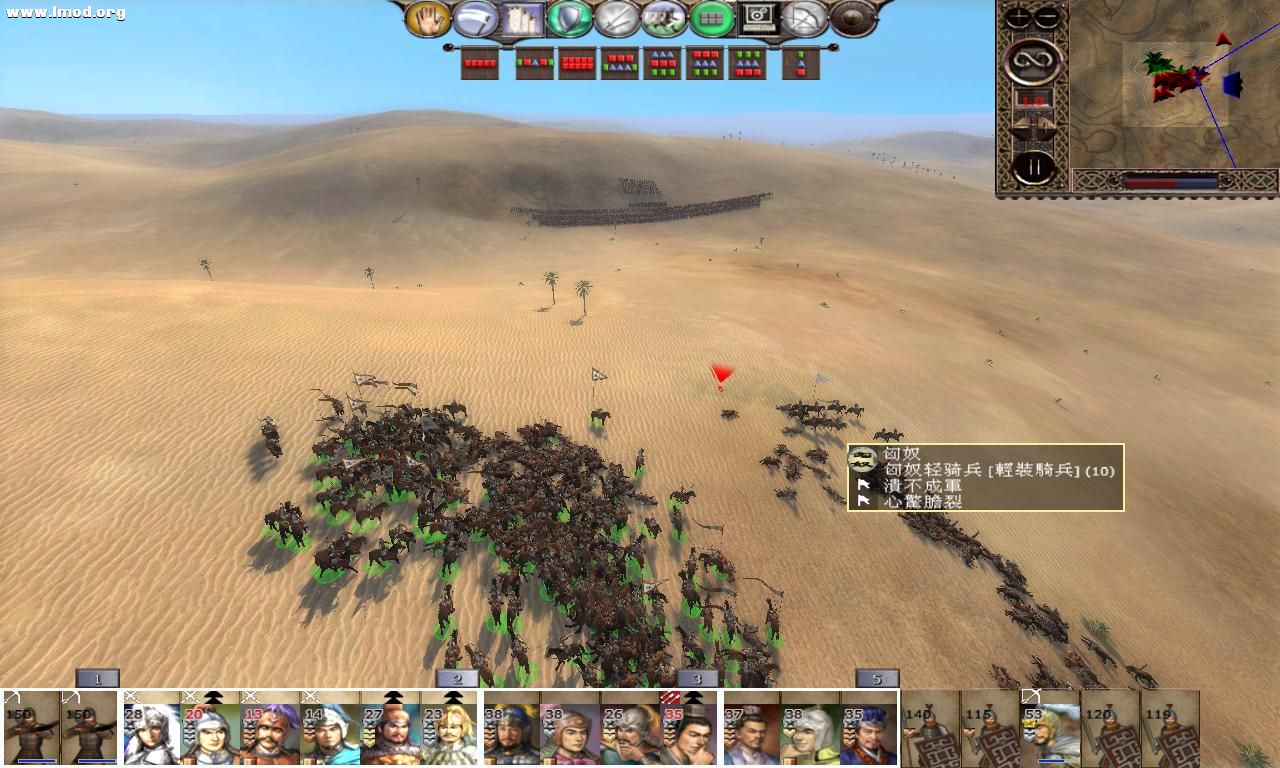Viewport: 1280px width, 768px height.
Task: Toggle the green grid group formation button
Action: (712, 18)
